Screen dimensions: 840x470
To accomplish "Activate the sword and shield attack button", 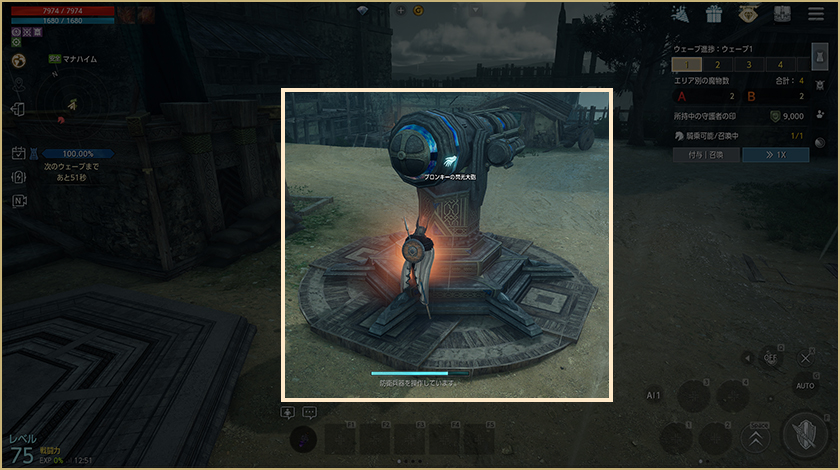I will pos(805,434).
